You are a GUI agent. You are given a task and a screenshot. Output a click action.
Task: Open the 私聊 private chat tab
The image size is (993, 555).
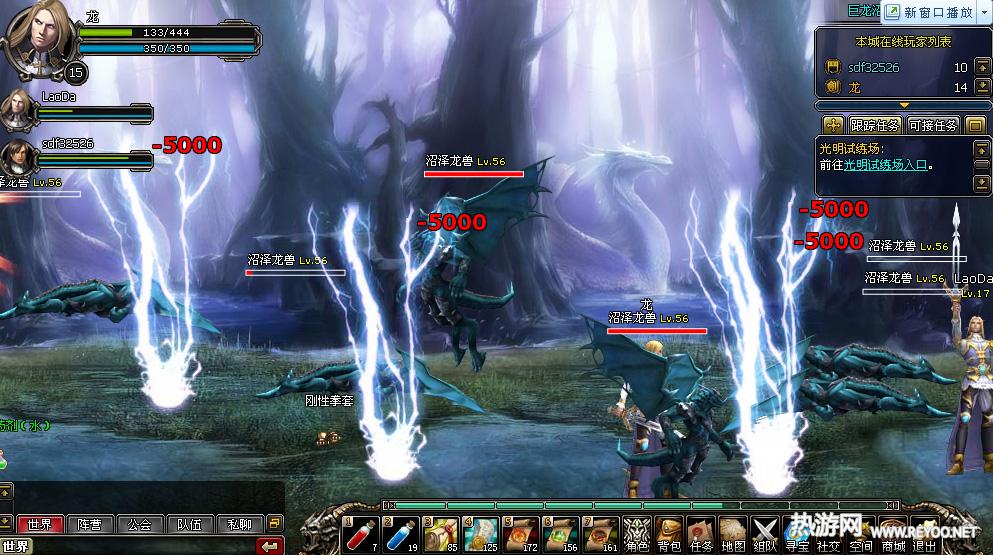pos(240,524)
